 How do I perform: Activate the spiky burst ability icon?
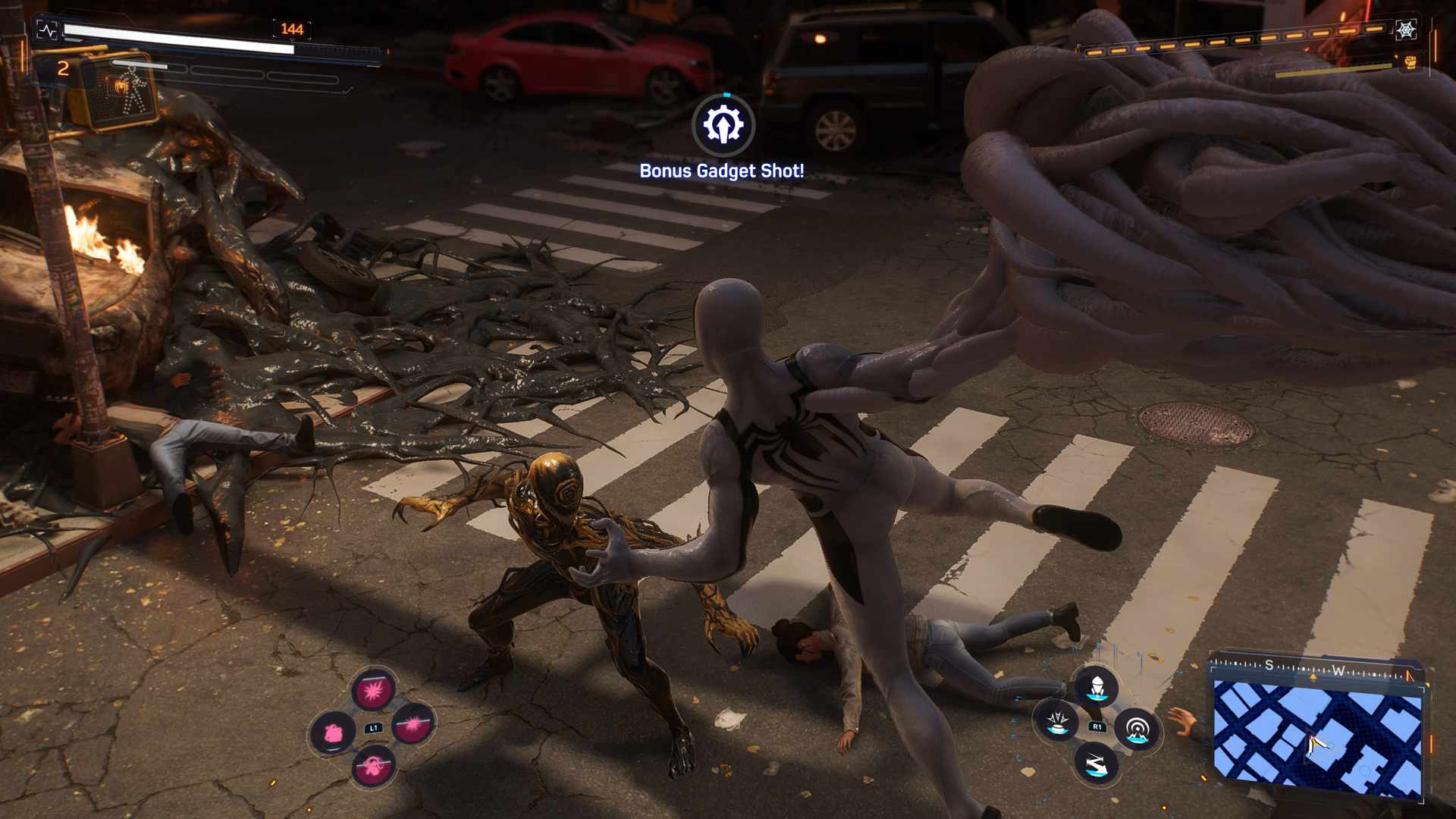[x=373, y=691]
